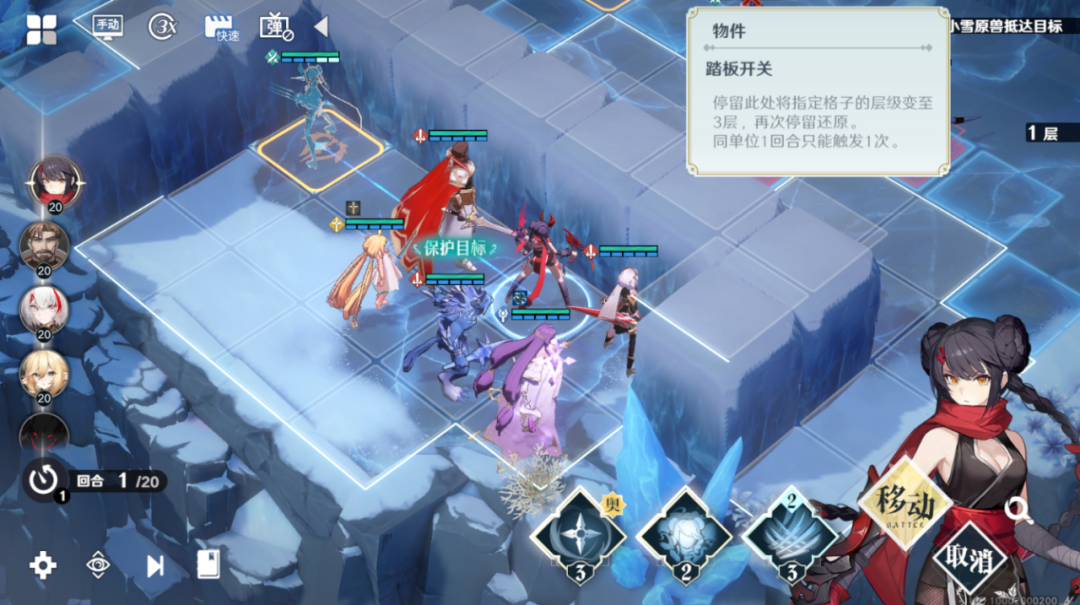Collapse the top toolbar with the left arrow
The image size is (1080, 605).
321,27
